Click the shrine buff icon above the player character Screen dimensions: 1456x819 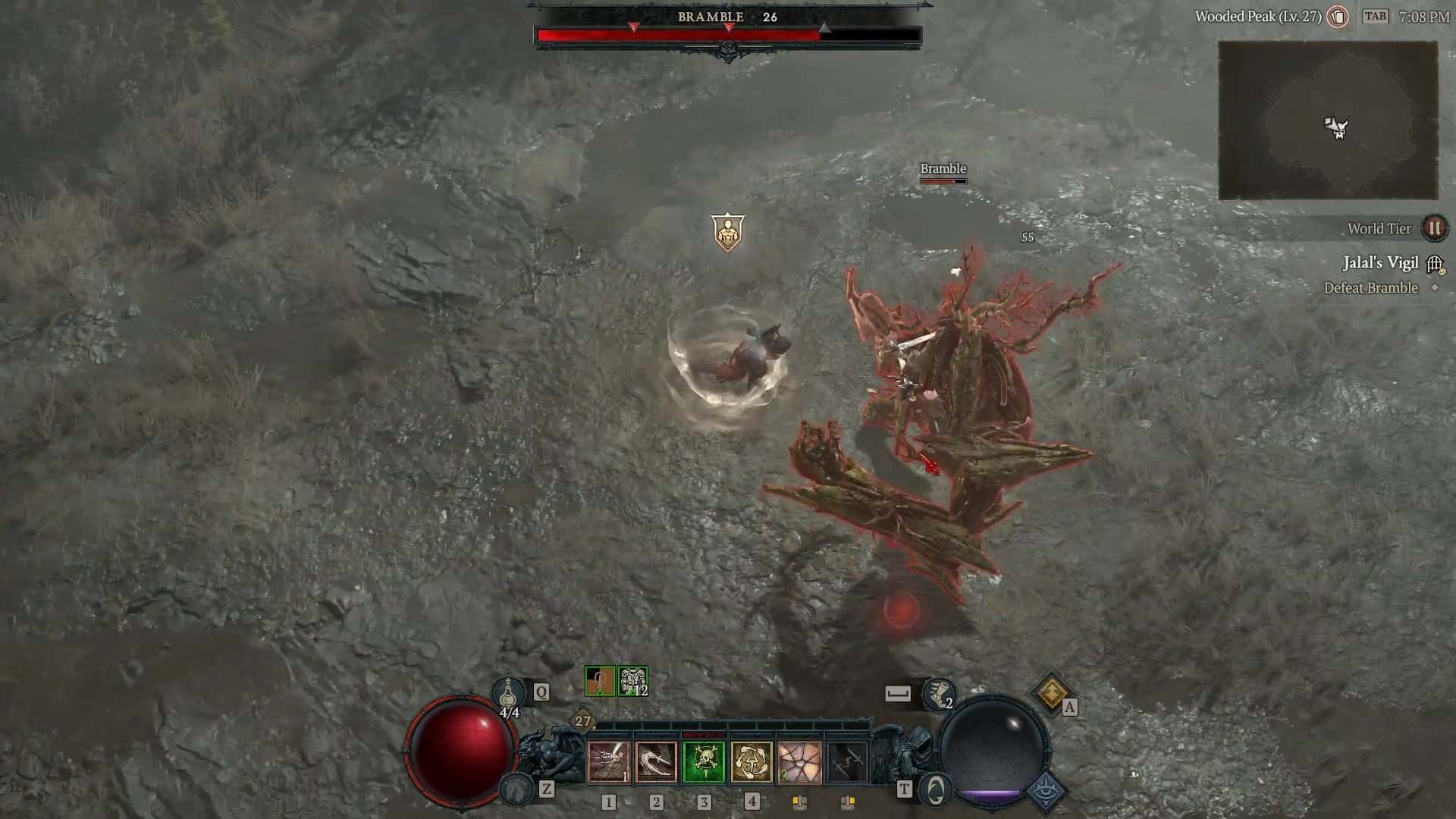[x=730, y=231]
